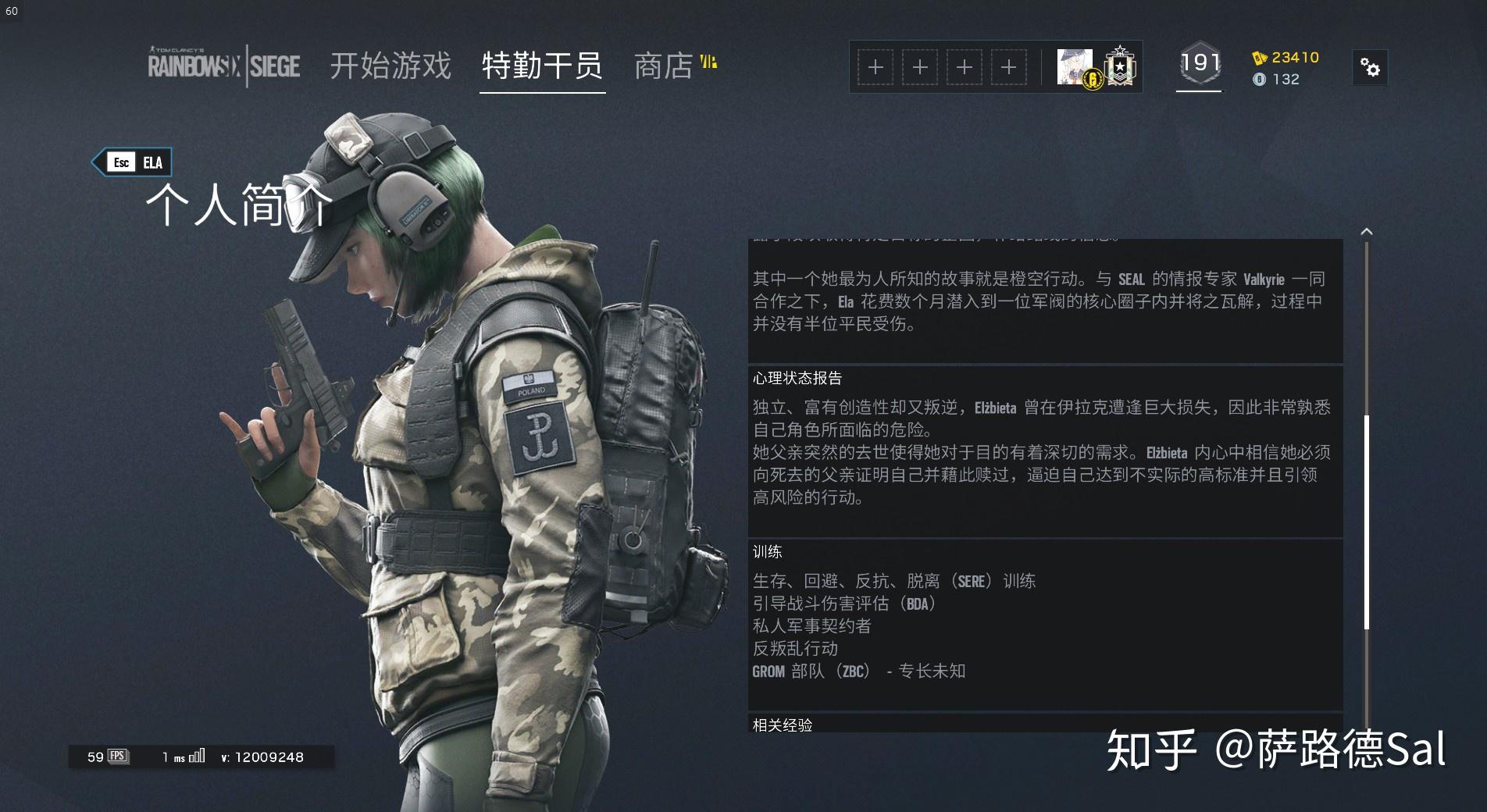Click the R6 credits coin icon
Screen dimensions: 1487x812
click(x=1260, y=79)
